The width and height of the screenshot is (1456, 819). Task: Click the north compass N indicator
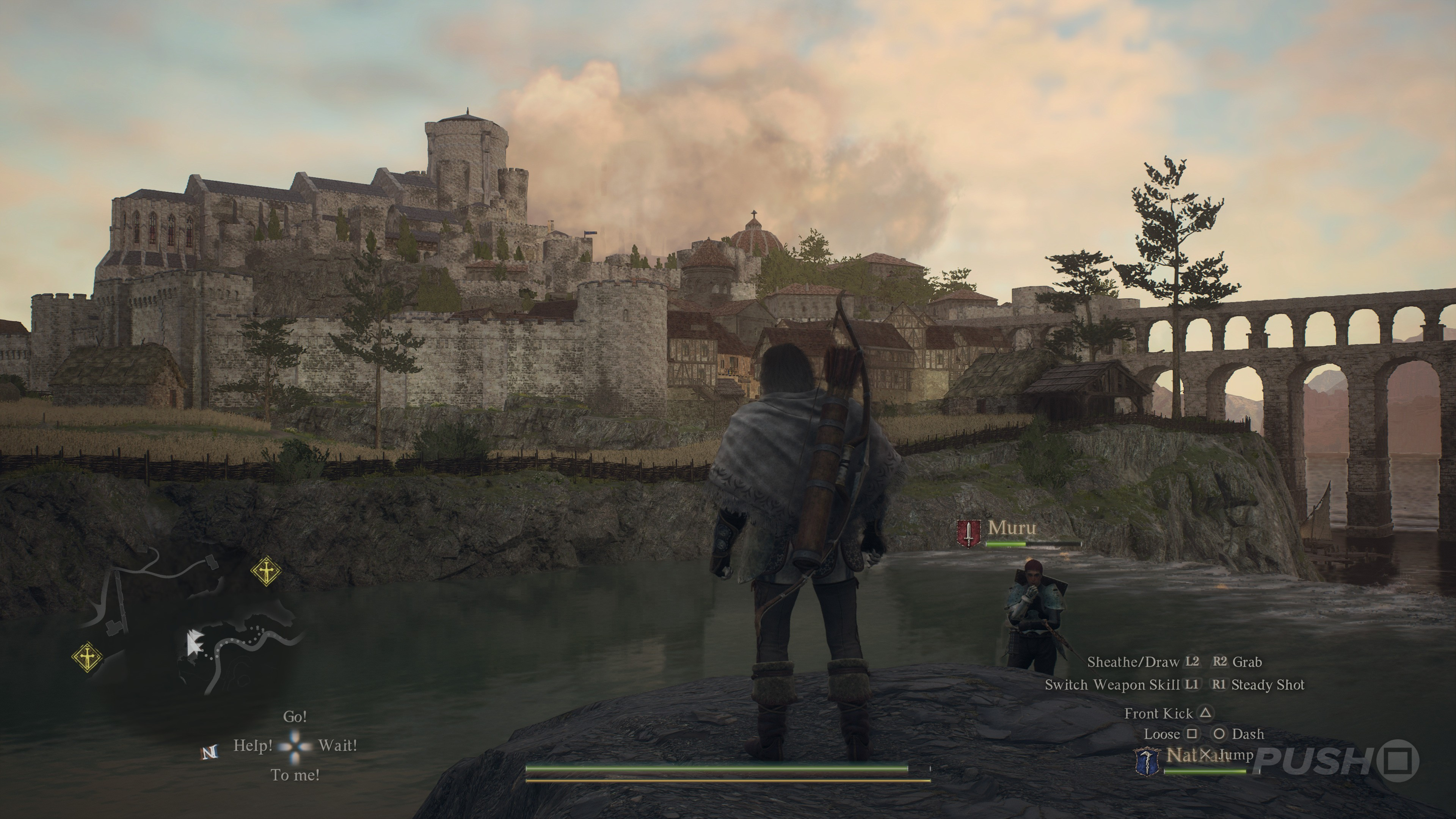point(209,752)
